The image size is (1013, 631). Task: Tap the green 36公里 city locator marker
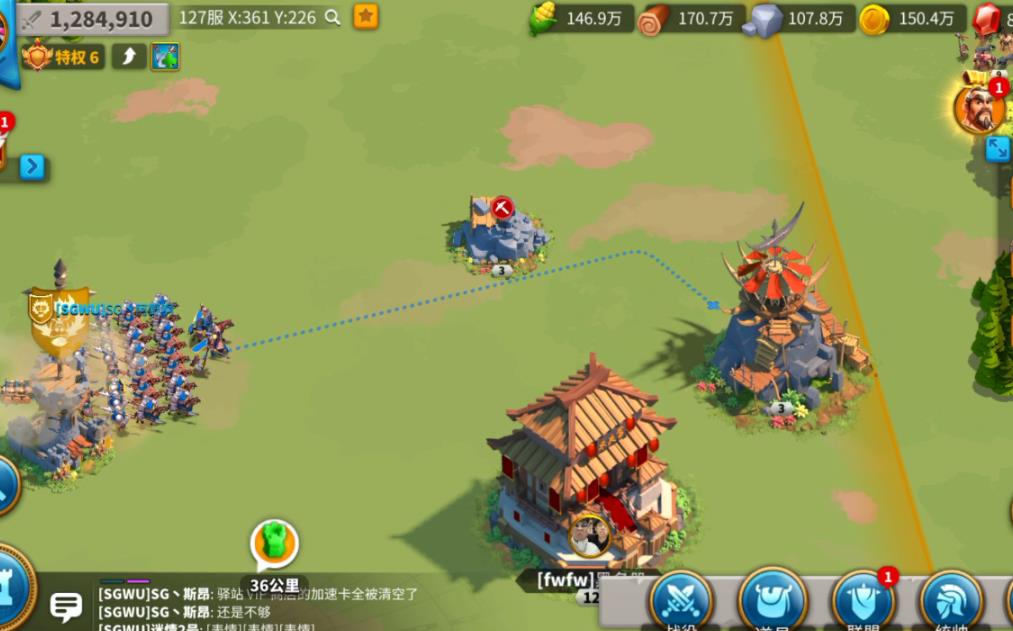click(x=271, y=545)
